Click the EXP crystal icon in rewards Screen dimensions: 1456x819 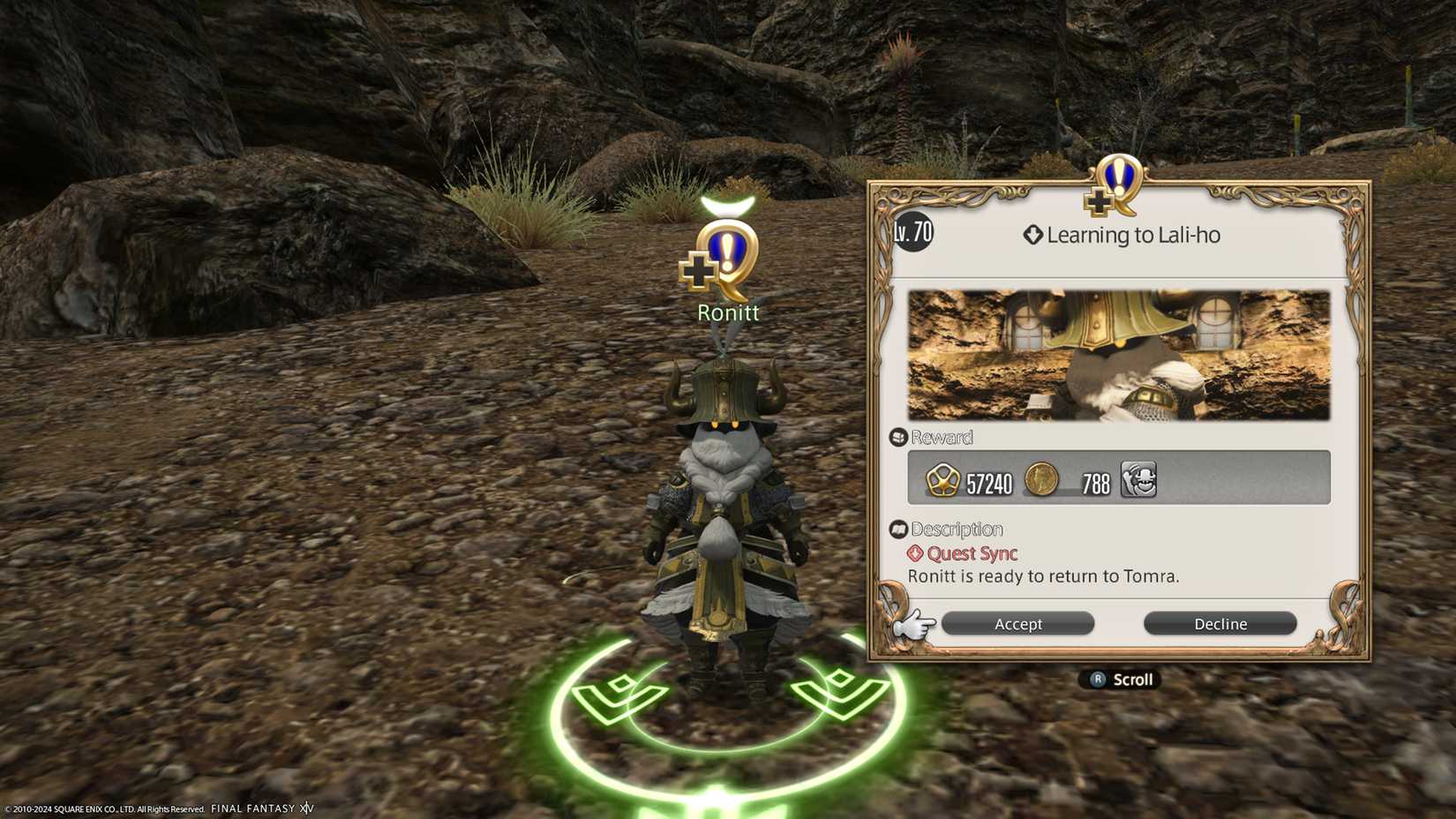pos(942,479)
